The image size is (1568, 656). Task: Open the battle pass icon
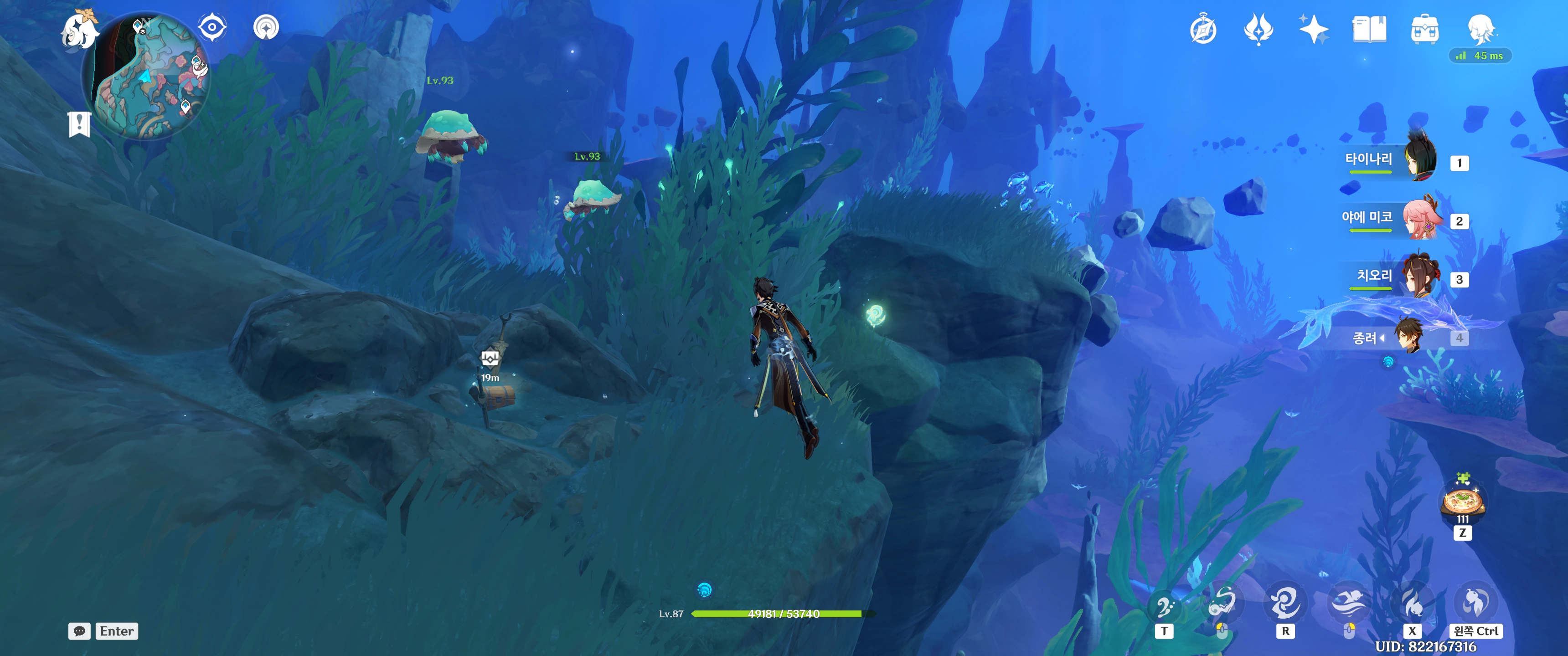click(1258, 30)
